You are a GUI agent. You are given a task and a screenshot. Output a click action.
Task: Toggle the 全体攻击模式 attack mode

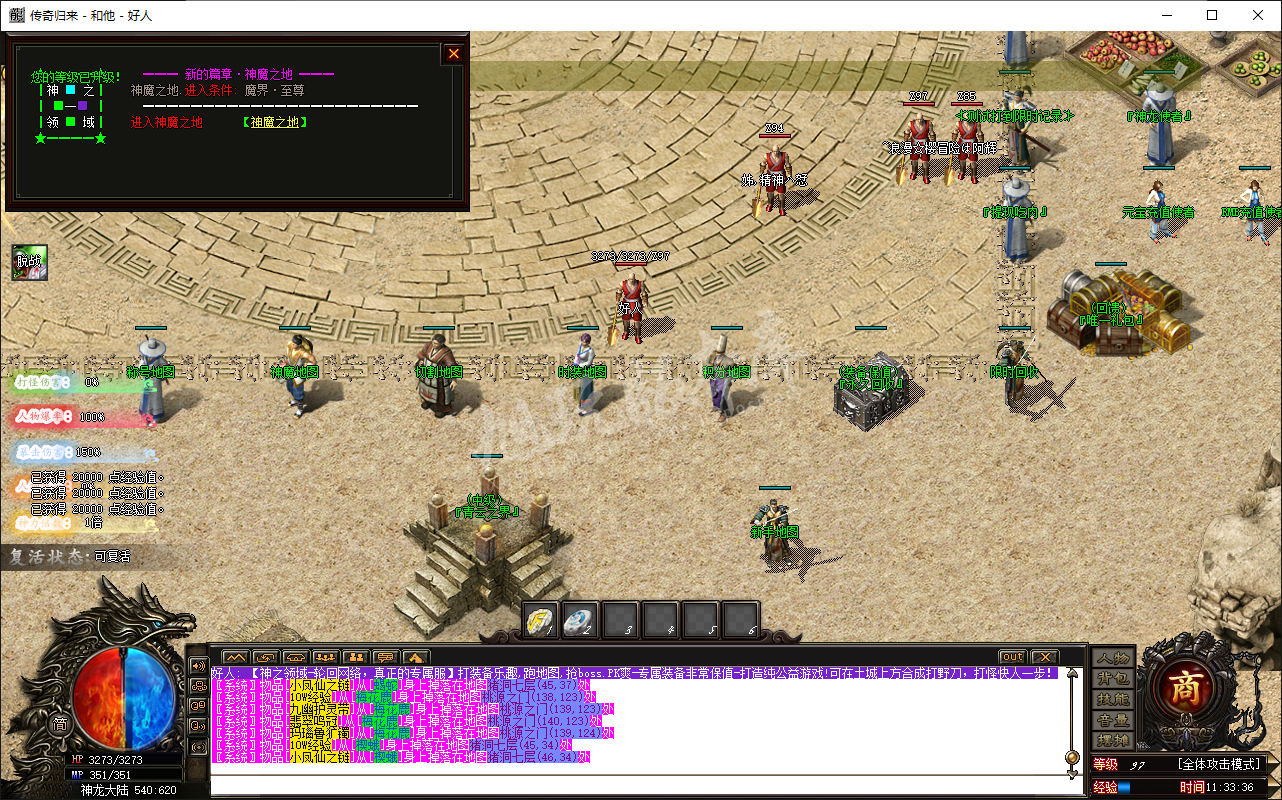1221,765
